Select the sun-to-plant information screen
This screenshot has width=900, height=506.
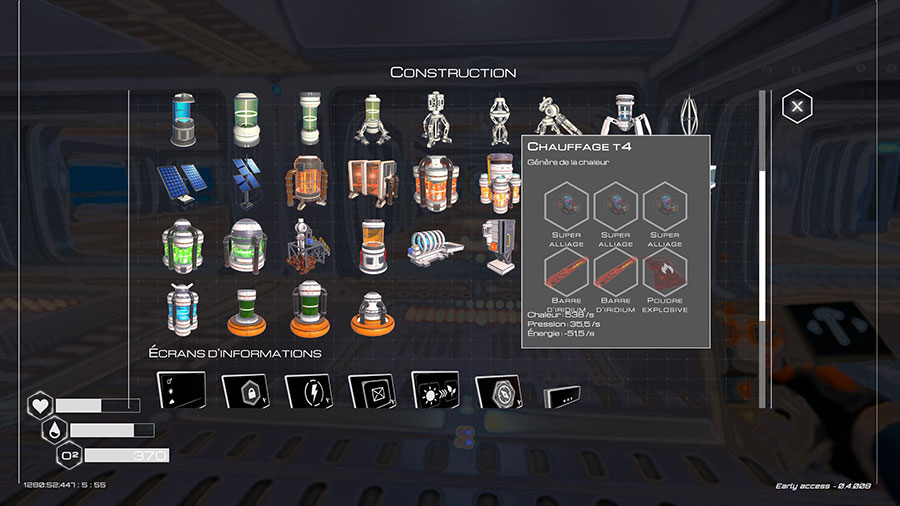pyautogui.click(x=435, y=390)
